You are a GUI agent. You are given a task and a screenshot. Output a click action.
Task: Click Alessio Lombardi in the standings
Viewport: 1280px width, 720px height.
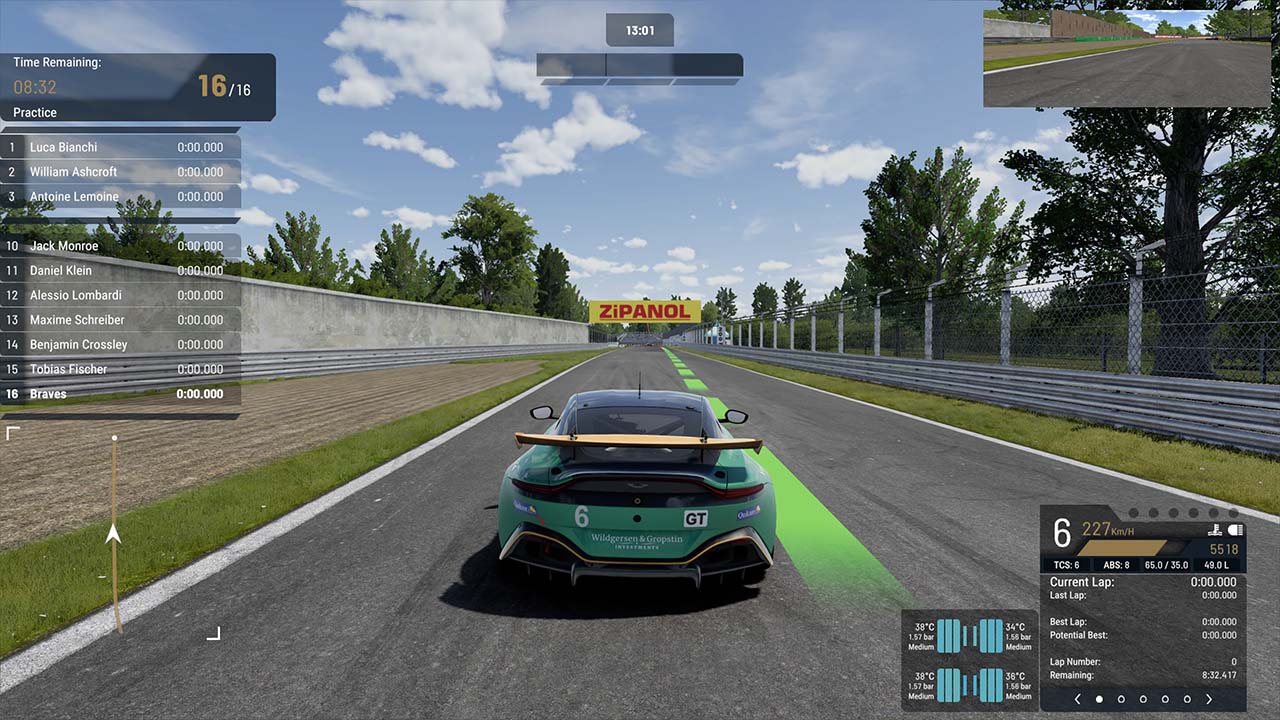tap(120, 295)
